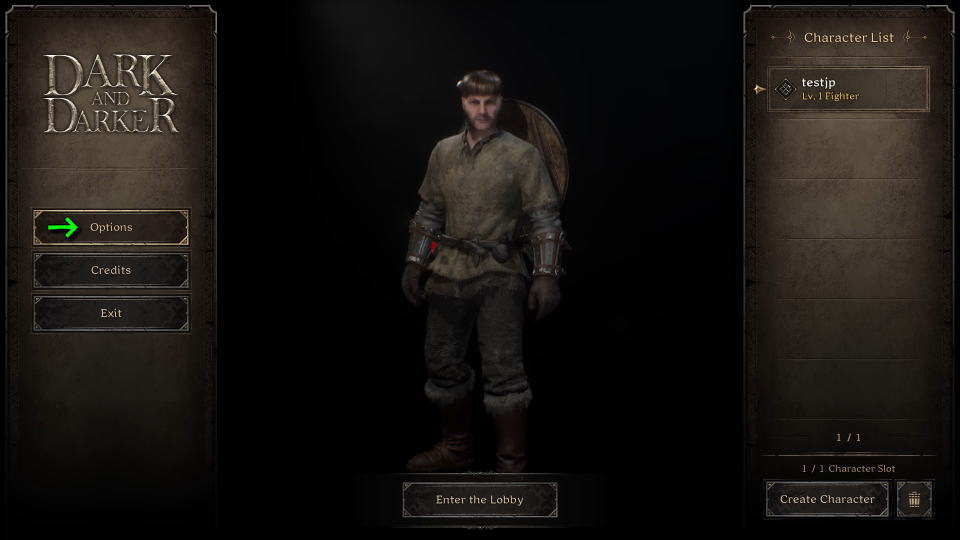Open the Options menu
This screenshot has height=540, width=960.
[111, 227]
